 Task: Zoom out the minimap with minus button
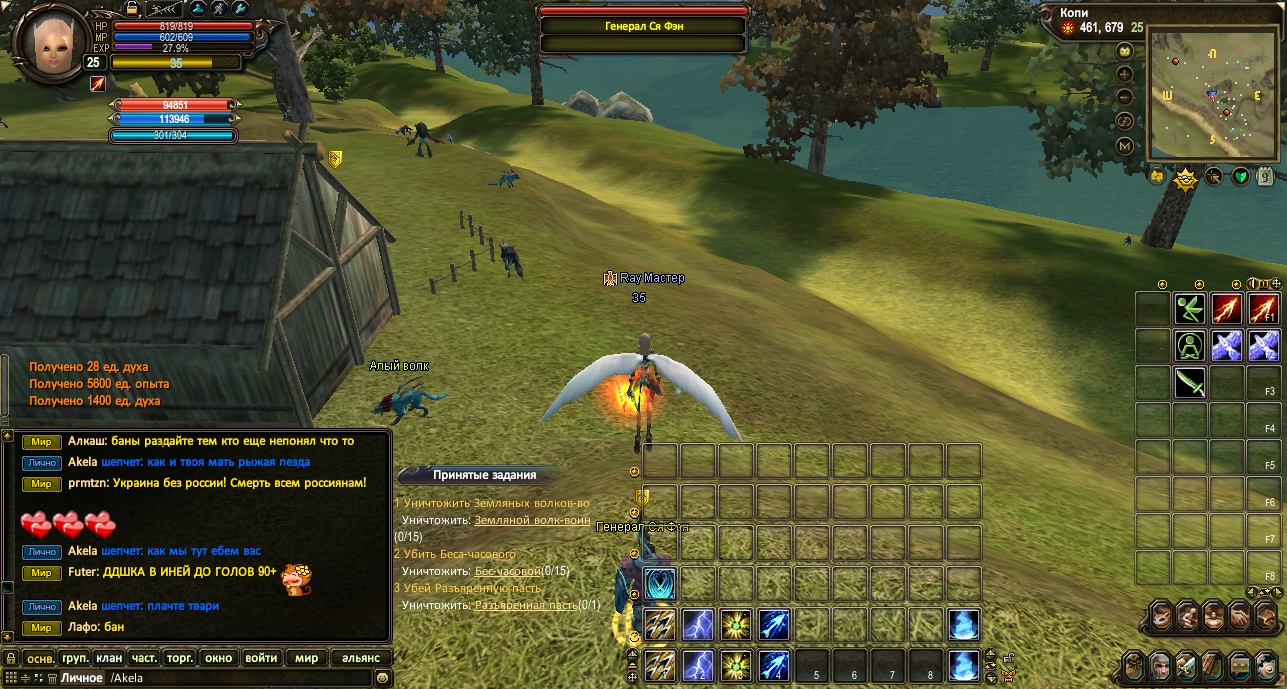pyautogui.click(x=1125, y=97)
